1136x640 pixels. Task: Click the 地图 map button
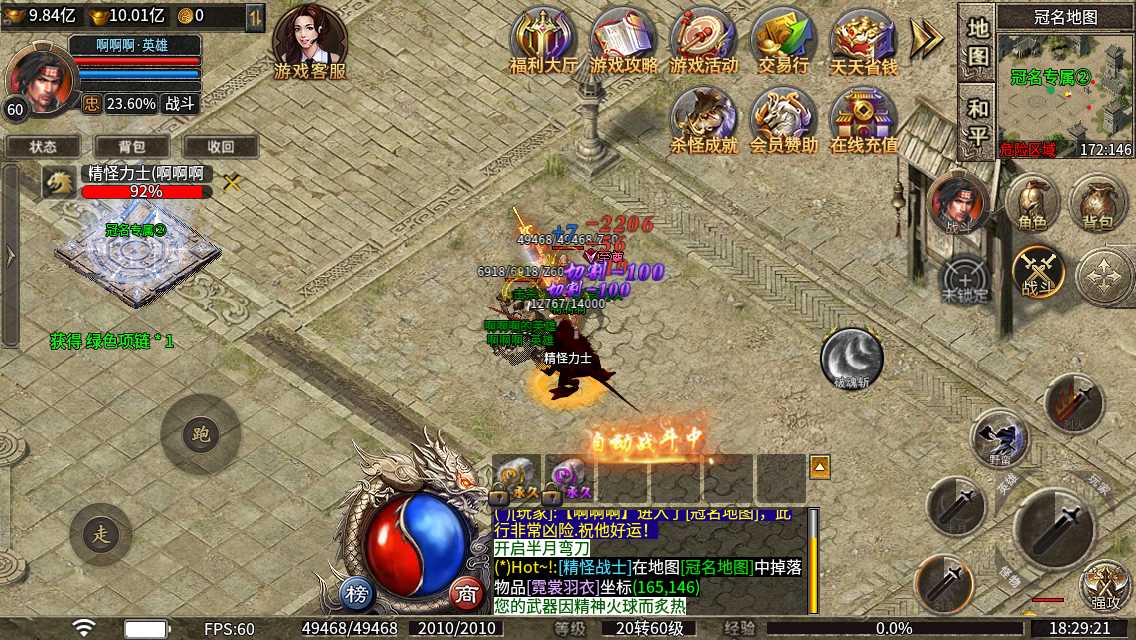[977, 42]
